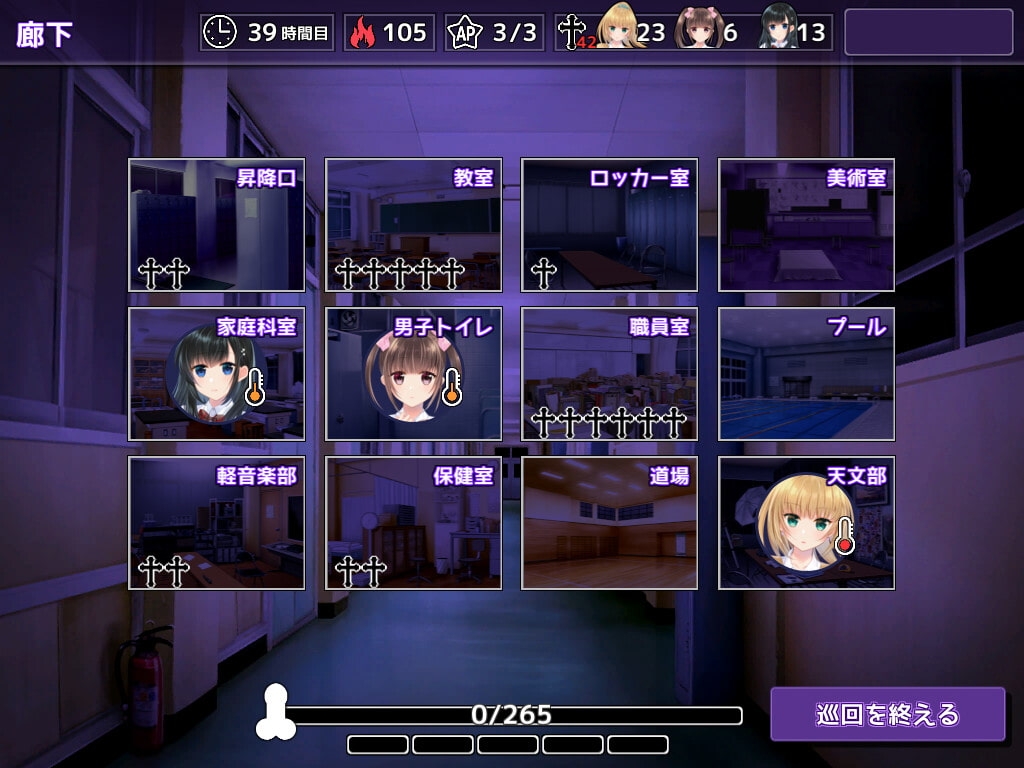Click the 巡回を終える end patrol button
This screenshot has height=768, width=1024.
click(887, 714)
